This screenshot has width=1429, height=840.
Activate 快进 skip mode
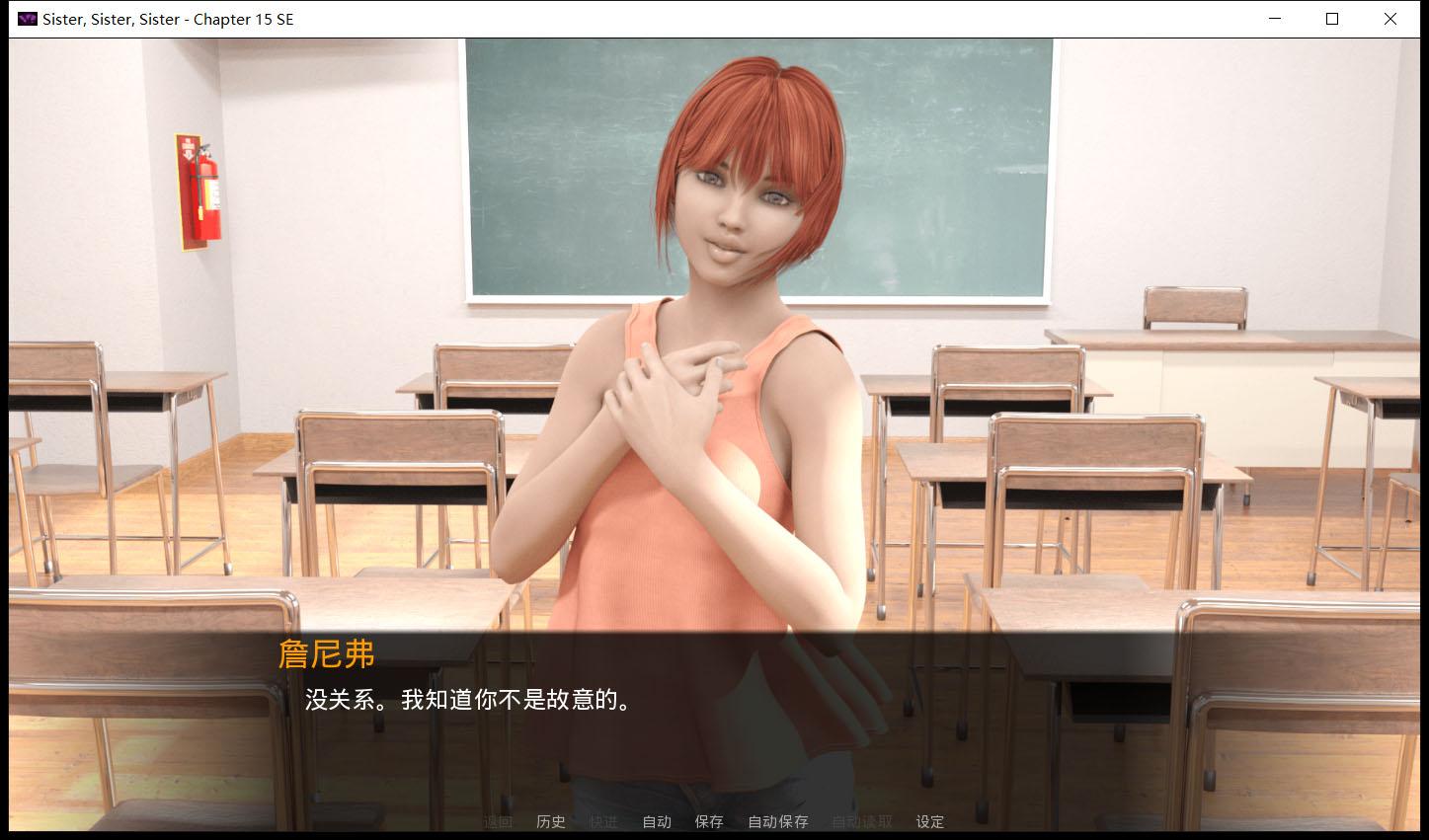[603, 821]
